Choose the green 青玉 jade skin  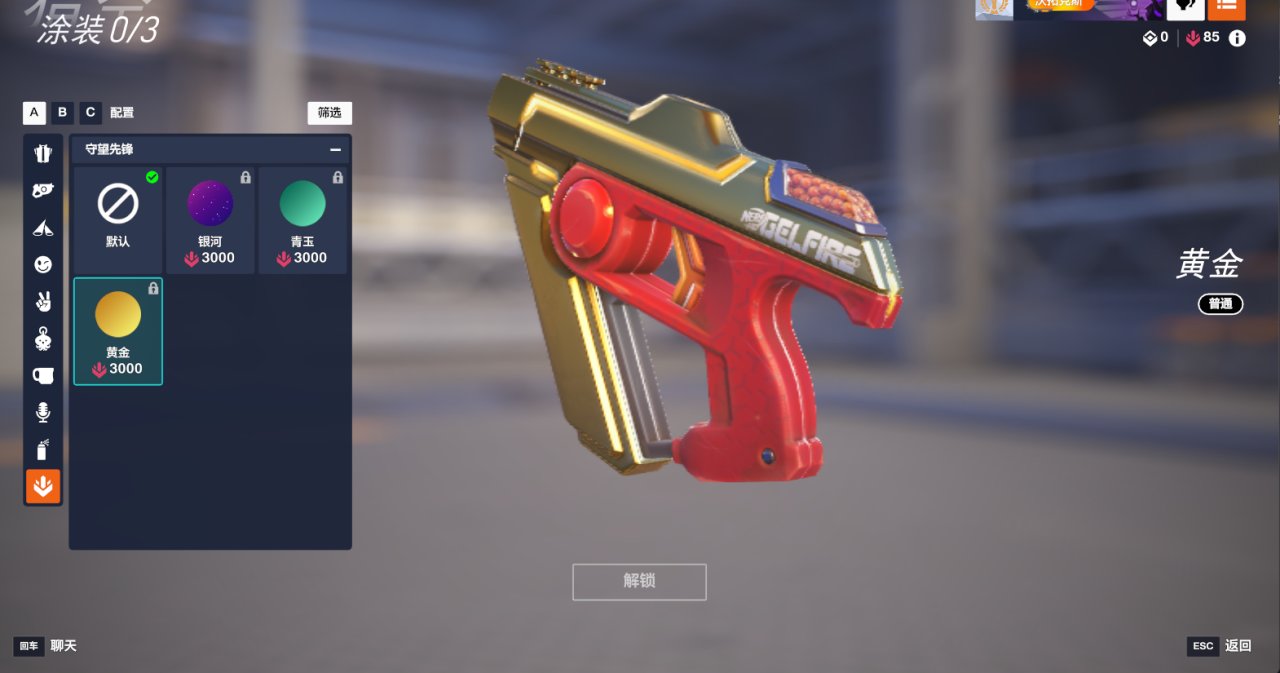[302, 220]
